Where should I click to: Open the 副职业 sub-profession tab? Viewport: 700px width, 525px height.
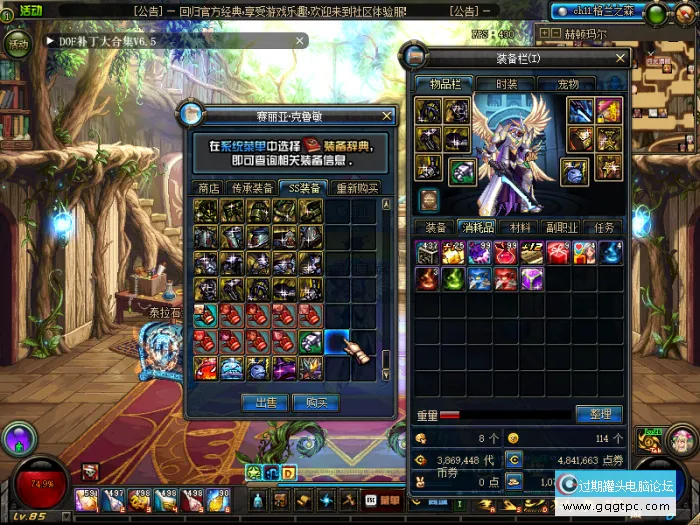pos(563,227)
